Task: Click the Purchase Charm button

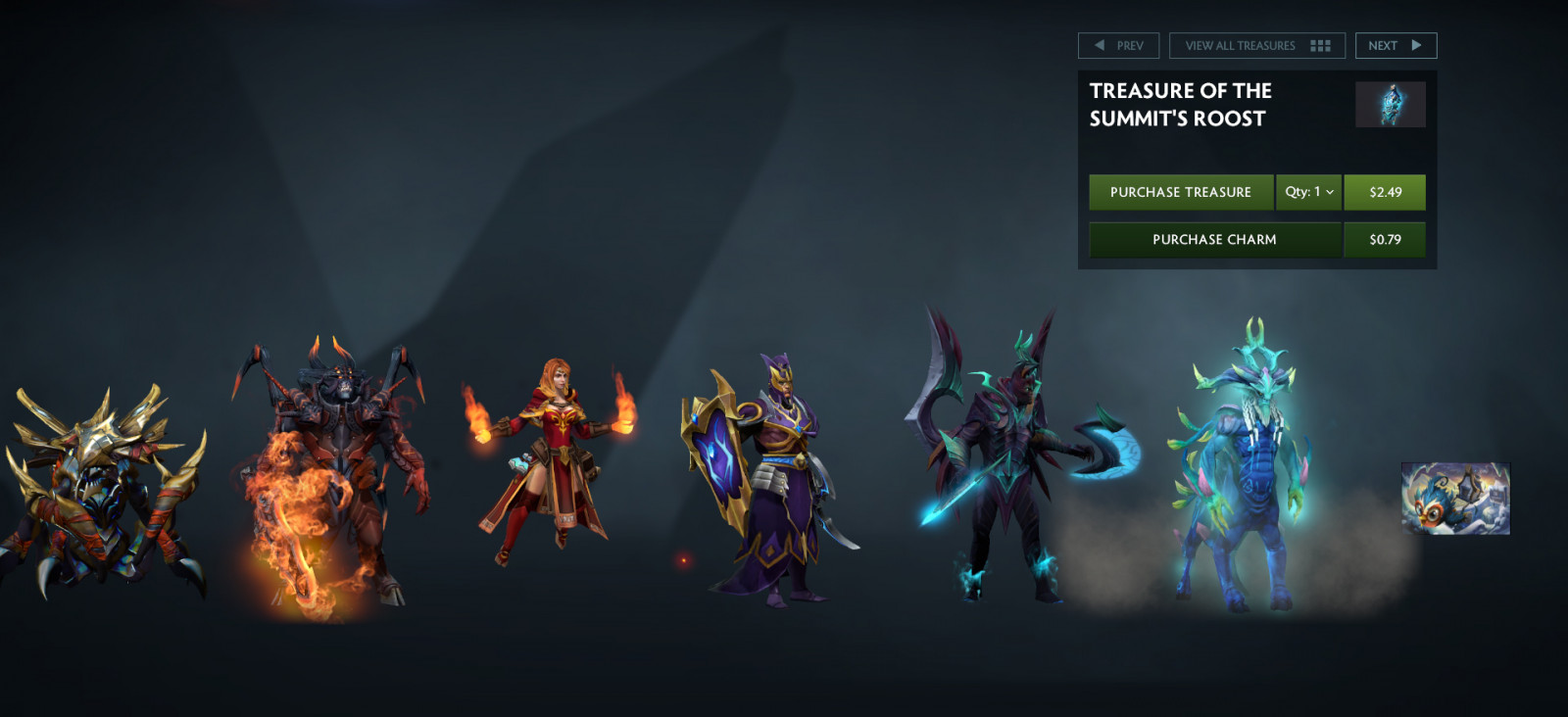Action: coord(1214,240)
